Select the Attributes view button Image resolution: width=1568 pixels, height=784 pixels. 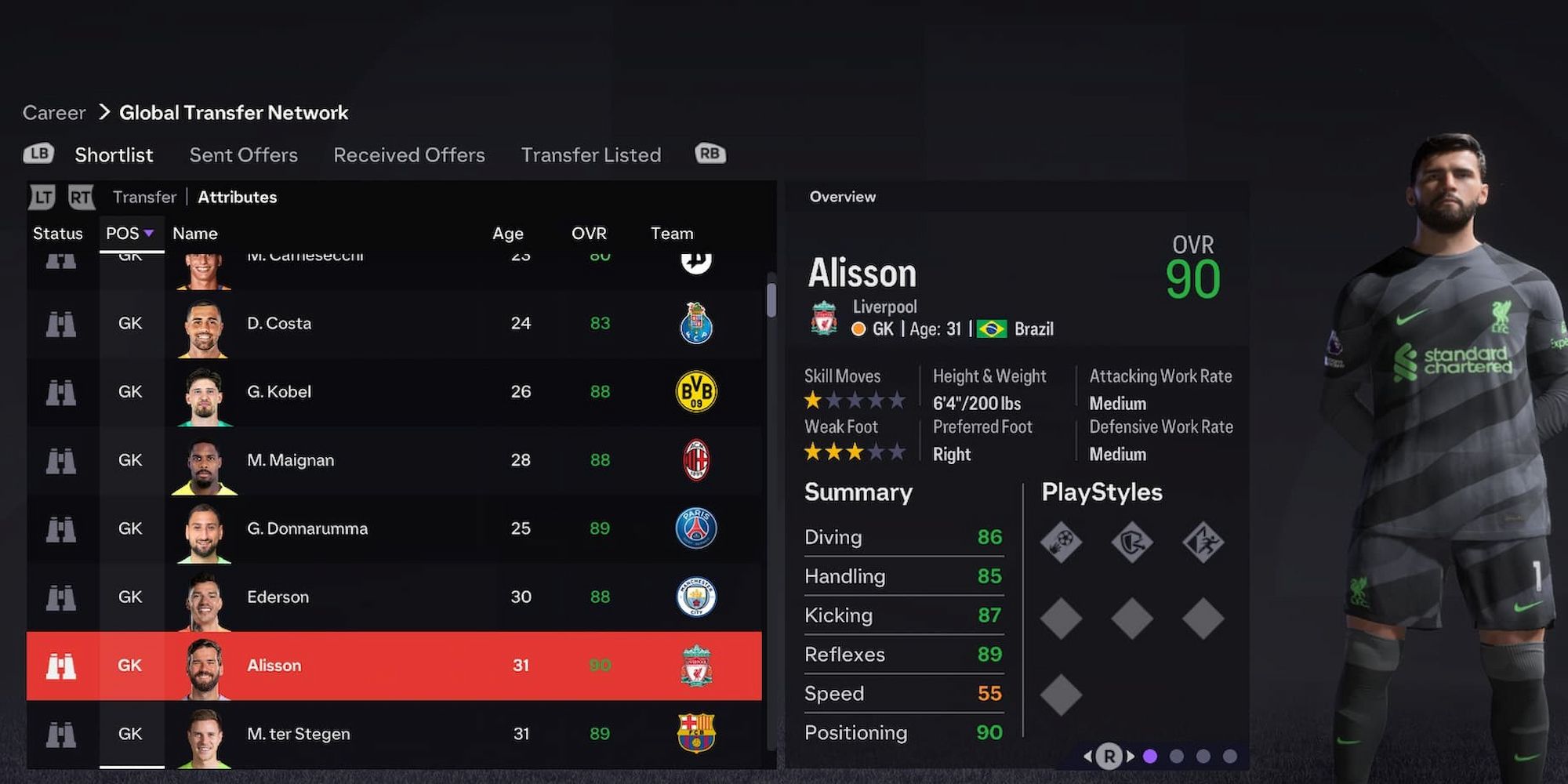point(237,197)
